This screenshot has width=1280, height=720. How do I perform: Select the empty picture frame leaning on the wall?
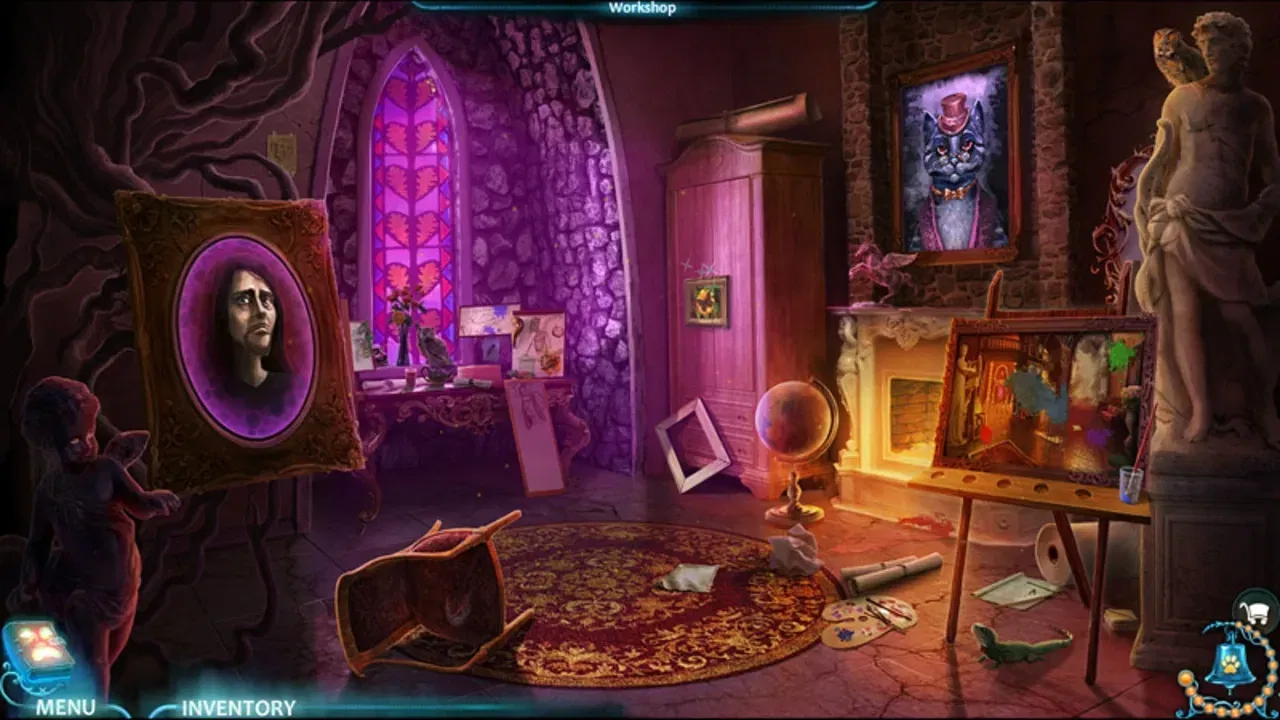(695, 440)
